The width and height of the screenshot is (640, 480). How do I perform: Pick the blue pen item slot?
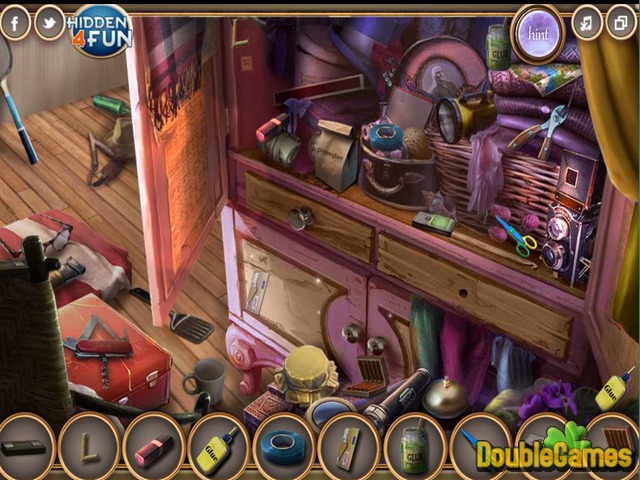472,440
